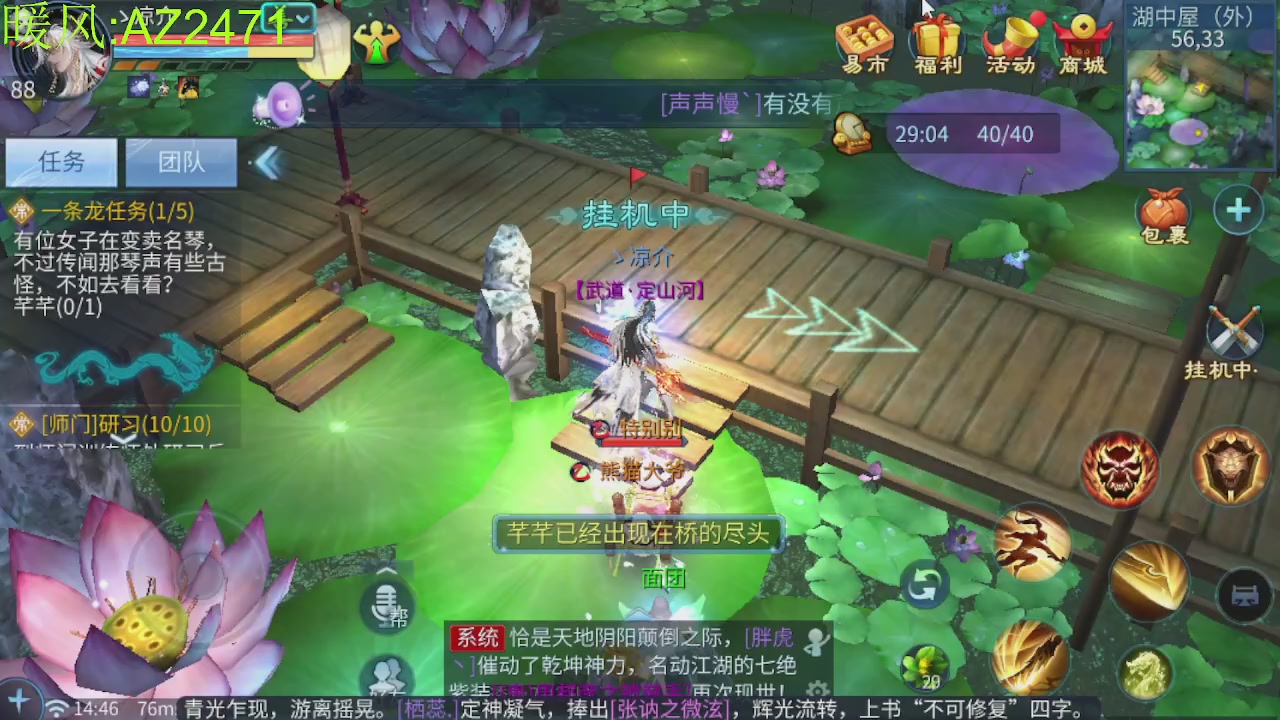1280x720 pixels.
Task: Collapse the quest panel with left chevron
Action: [268, 163]
